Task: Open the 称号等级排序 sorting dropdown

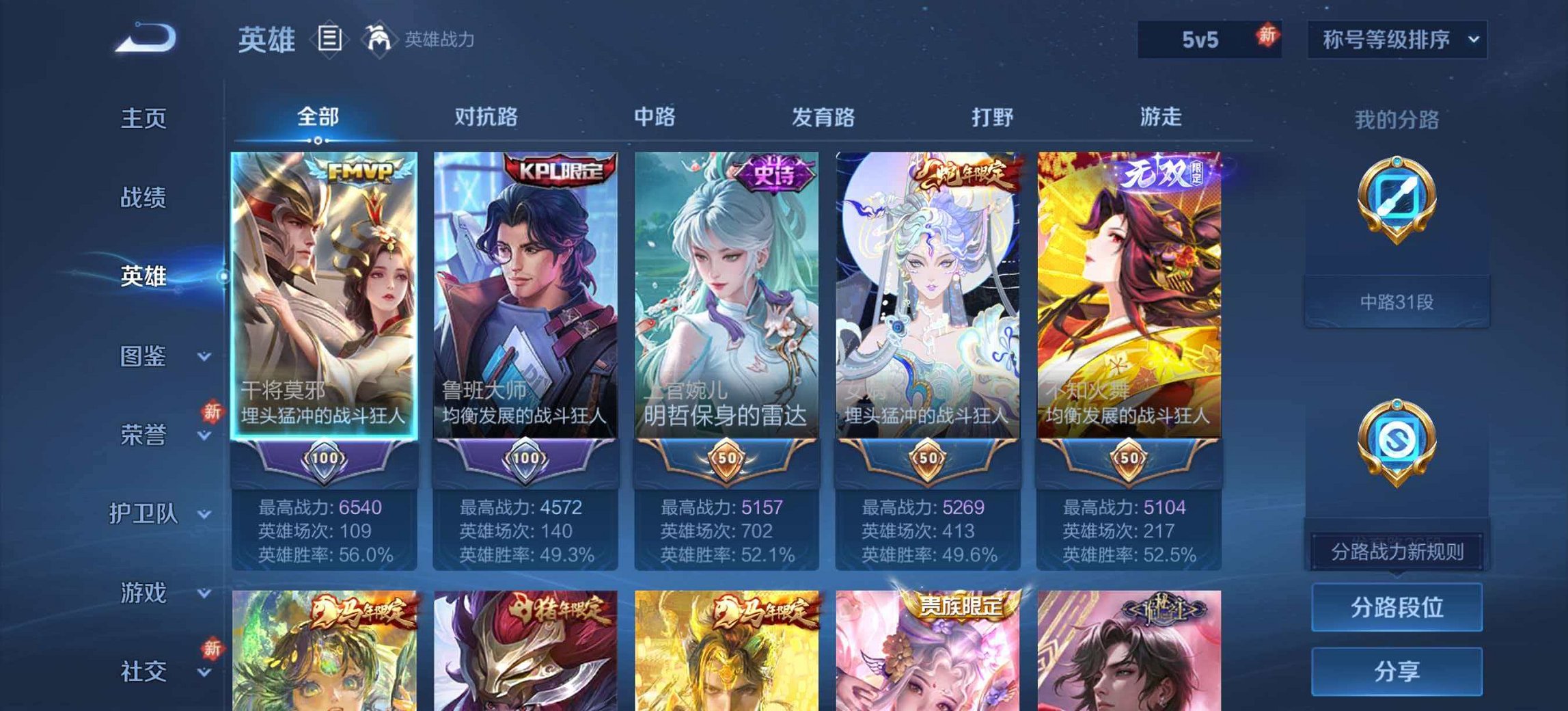Action: [x=1398, y=40]
